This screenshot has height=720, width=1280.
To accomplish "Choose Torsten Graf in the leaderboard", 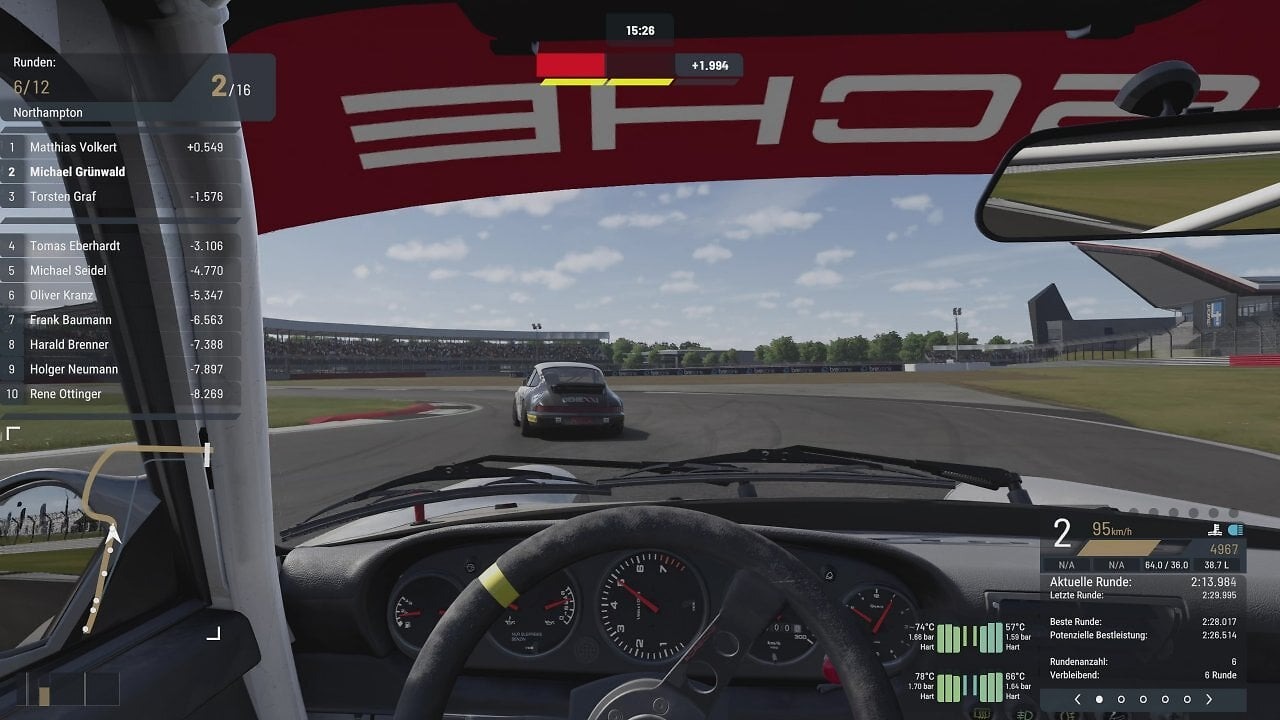I will [120, 197].
